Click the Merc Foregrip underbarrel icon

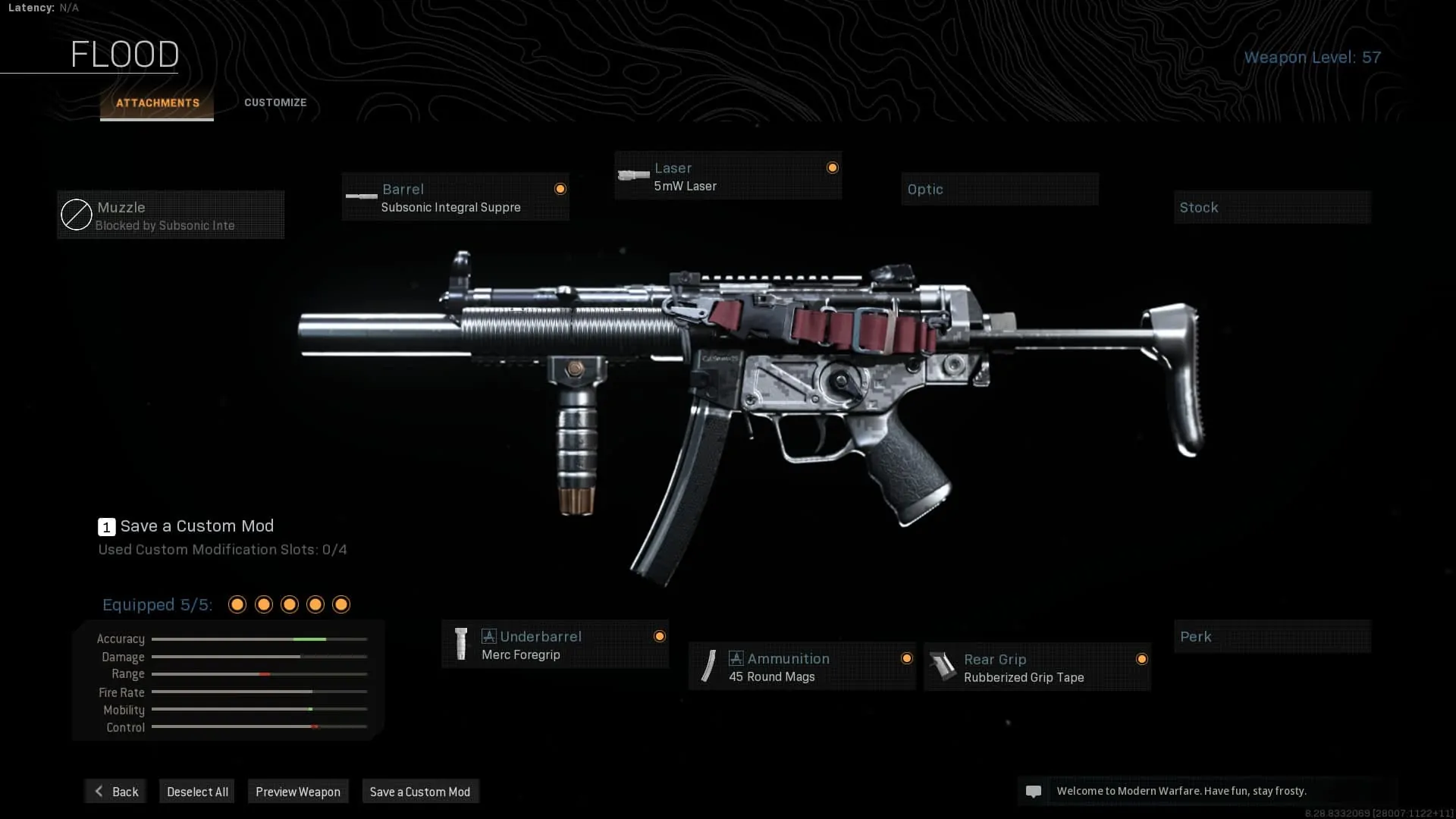(x=460, y=645)
